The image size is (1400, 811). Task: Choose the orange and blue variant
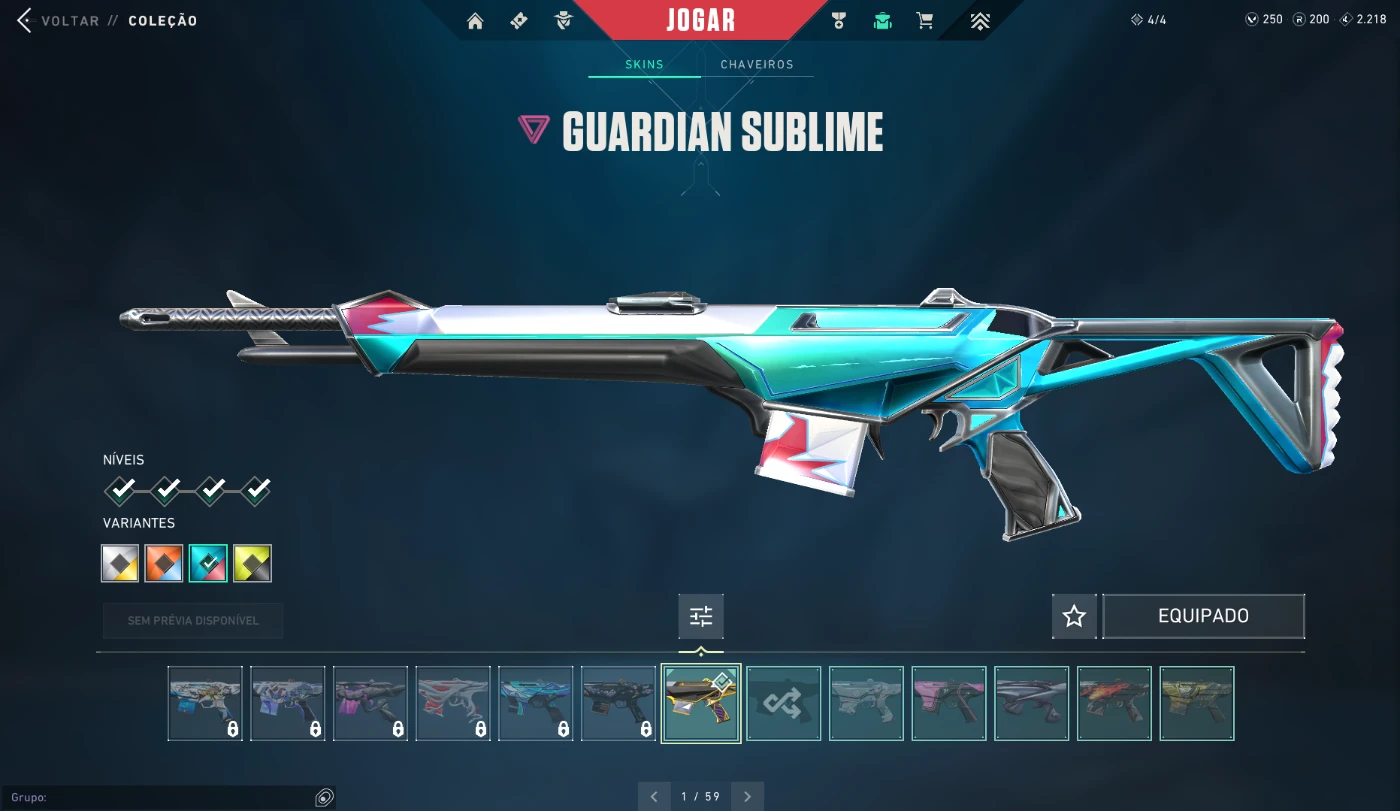tap(164, 563)
